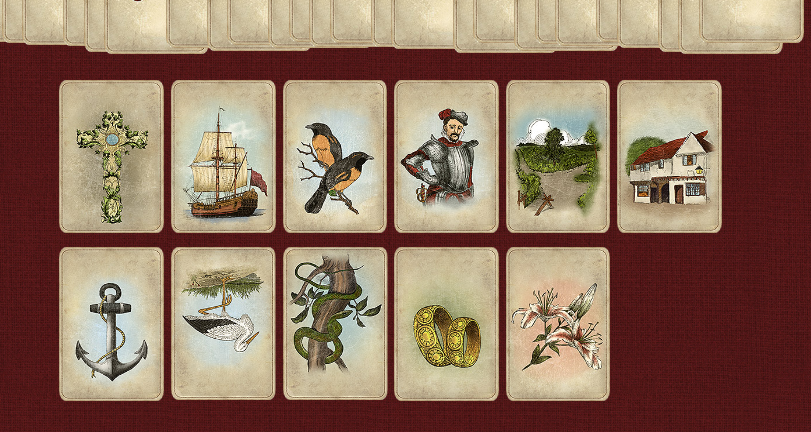Select the anchor card

[x=111, y=324]
